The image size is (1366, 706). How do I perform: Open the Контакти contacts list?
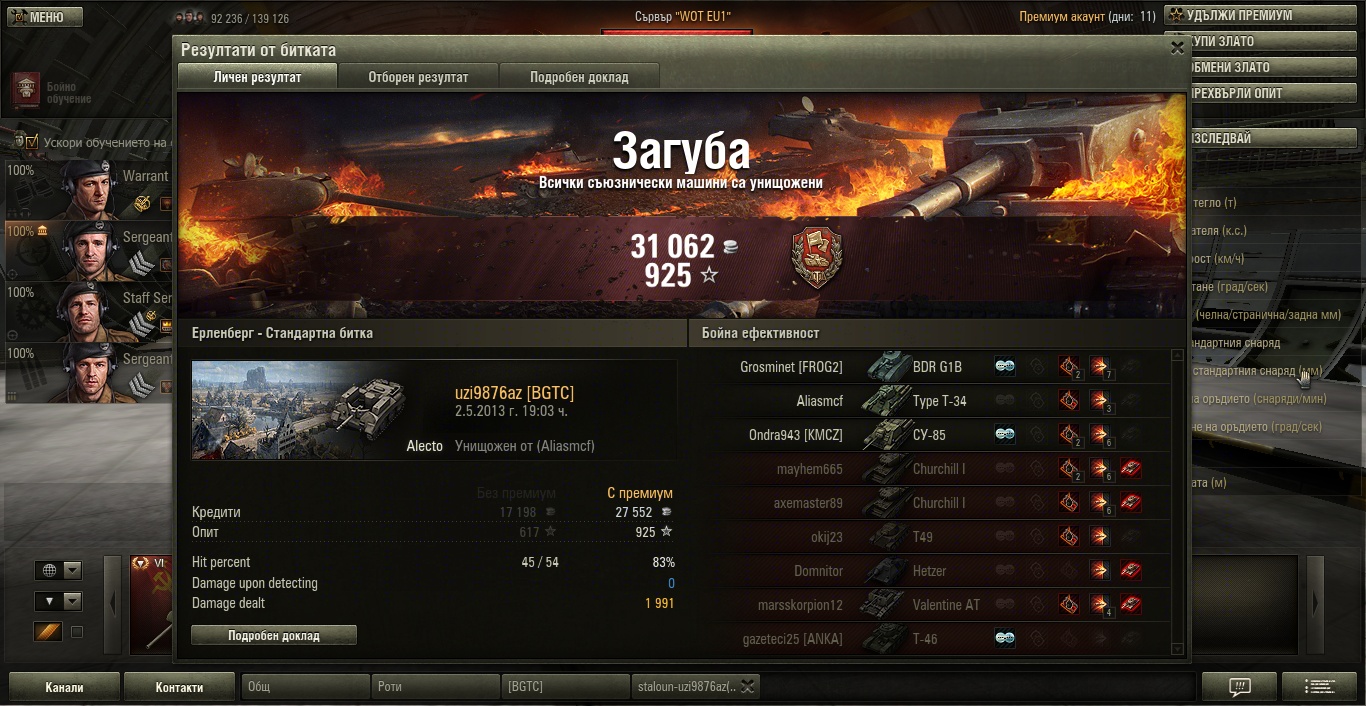click(180, 687)
